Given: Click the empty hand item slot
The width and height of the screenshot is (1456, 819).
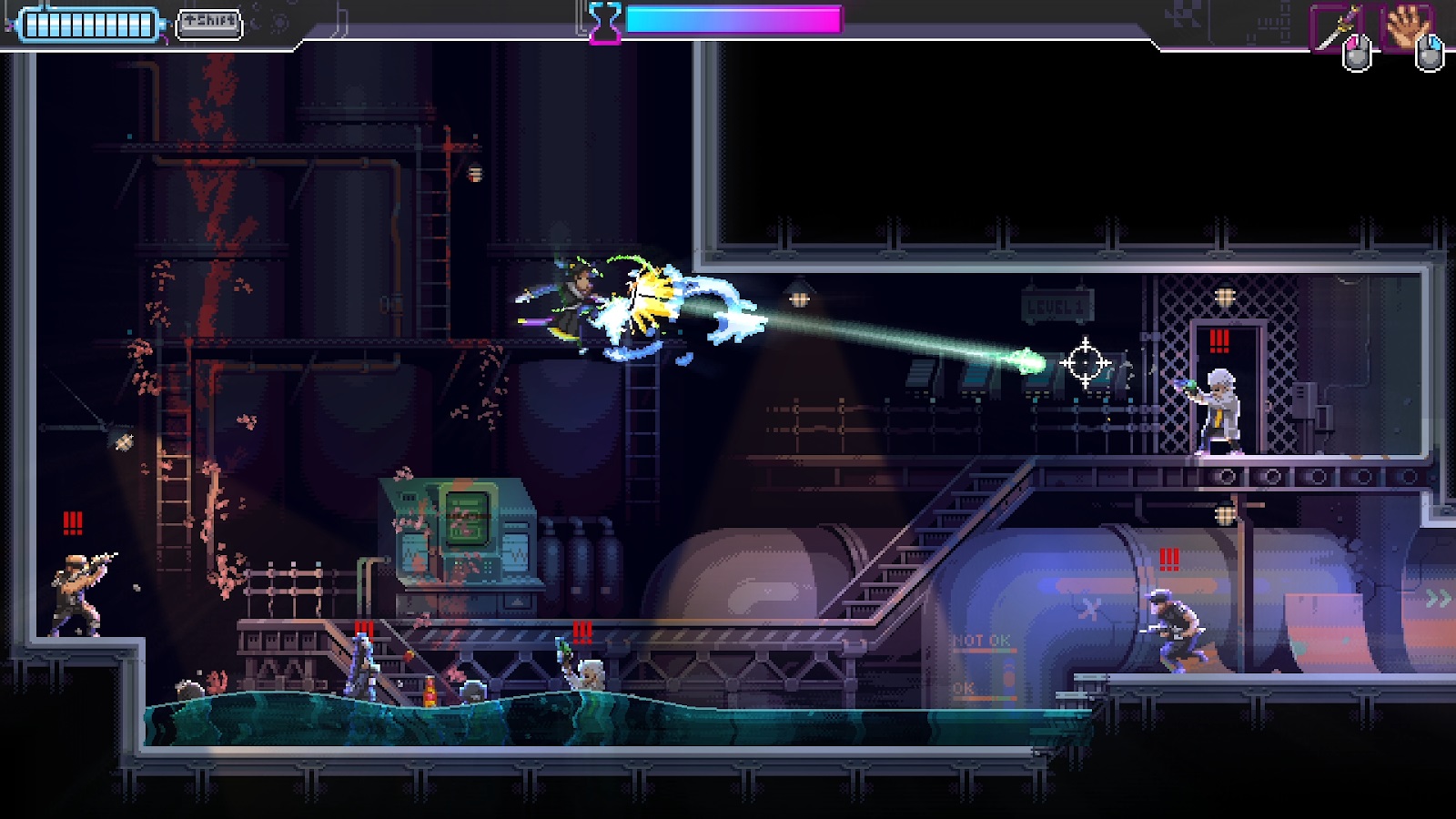Looking at the screenshot, I should click(1406, 27).
